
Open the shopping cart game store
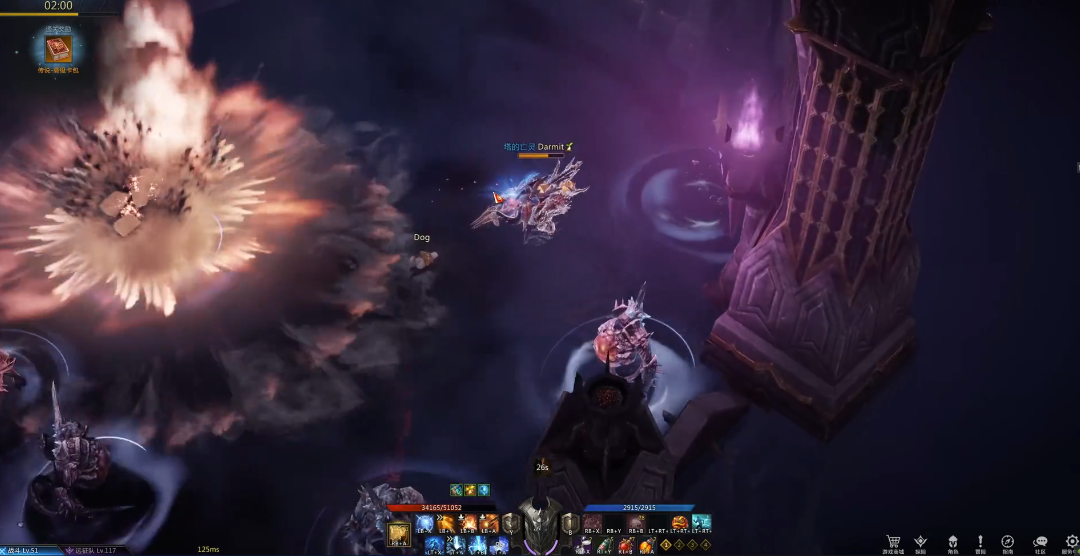pyautogui.click(x=892, y=541)
